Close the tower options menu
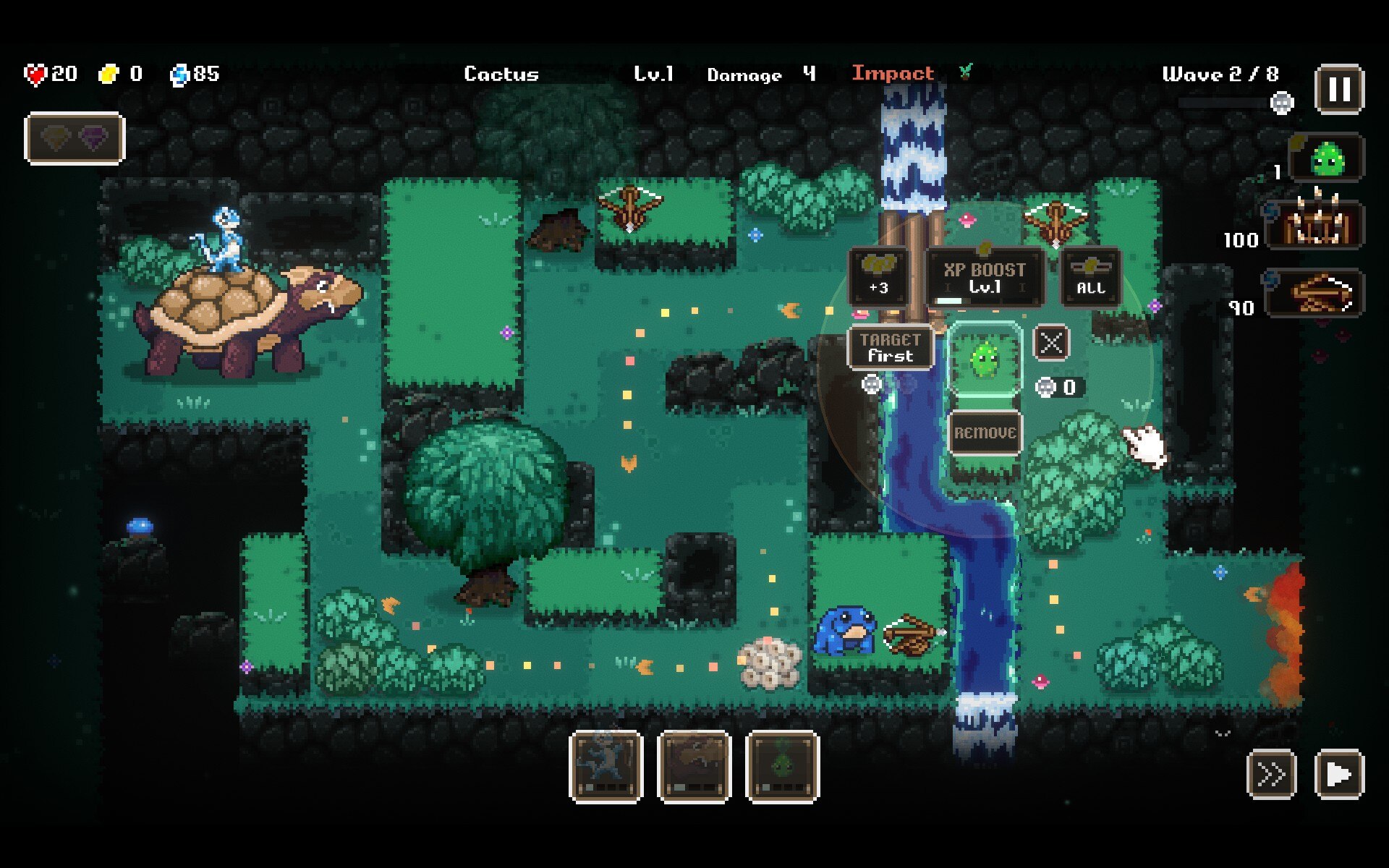Image resolution: width=1389 pixels, height=868 pixels. point(1051,343)
